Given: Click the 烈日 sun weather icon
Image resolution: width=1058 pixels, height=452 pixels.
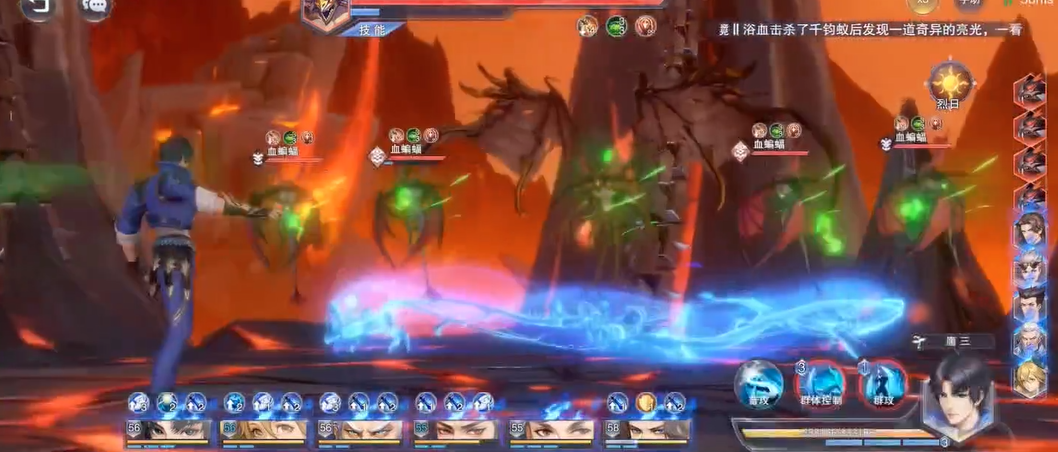Looking at the screenshot, I should click(x=951, y=83).
